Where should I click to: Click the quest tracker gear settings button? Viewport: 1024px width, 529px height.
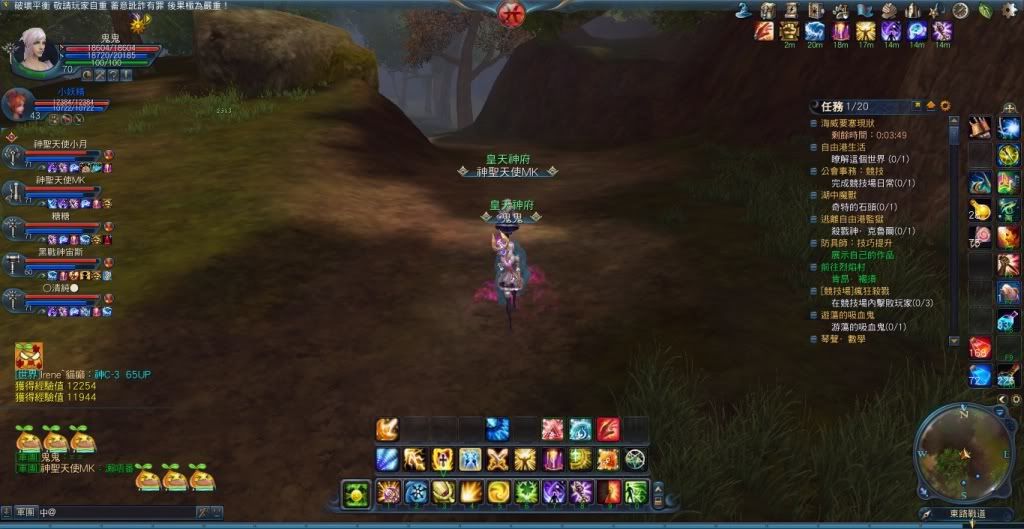tap(945, 105)
